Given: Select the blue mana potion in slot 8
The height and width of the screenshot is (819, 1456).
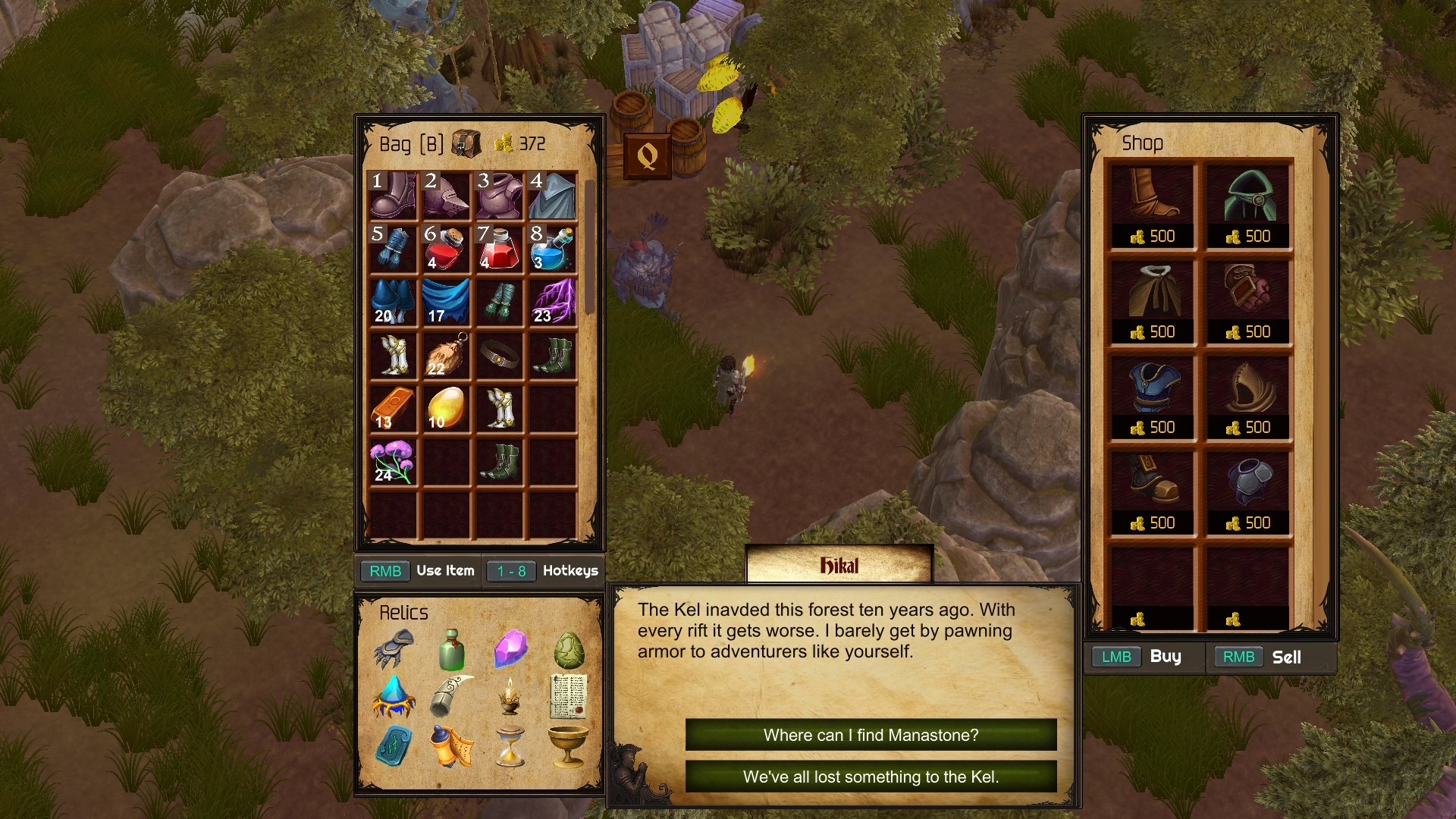Looking at the screenshot, I should pyautogui.click(x=554, y=250).
